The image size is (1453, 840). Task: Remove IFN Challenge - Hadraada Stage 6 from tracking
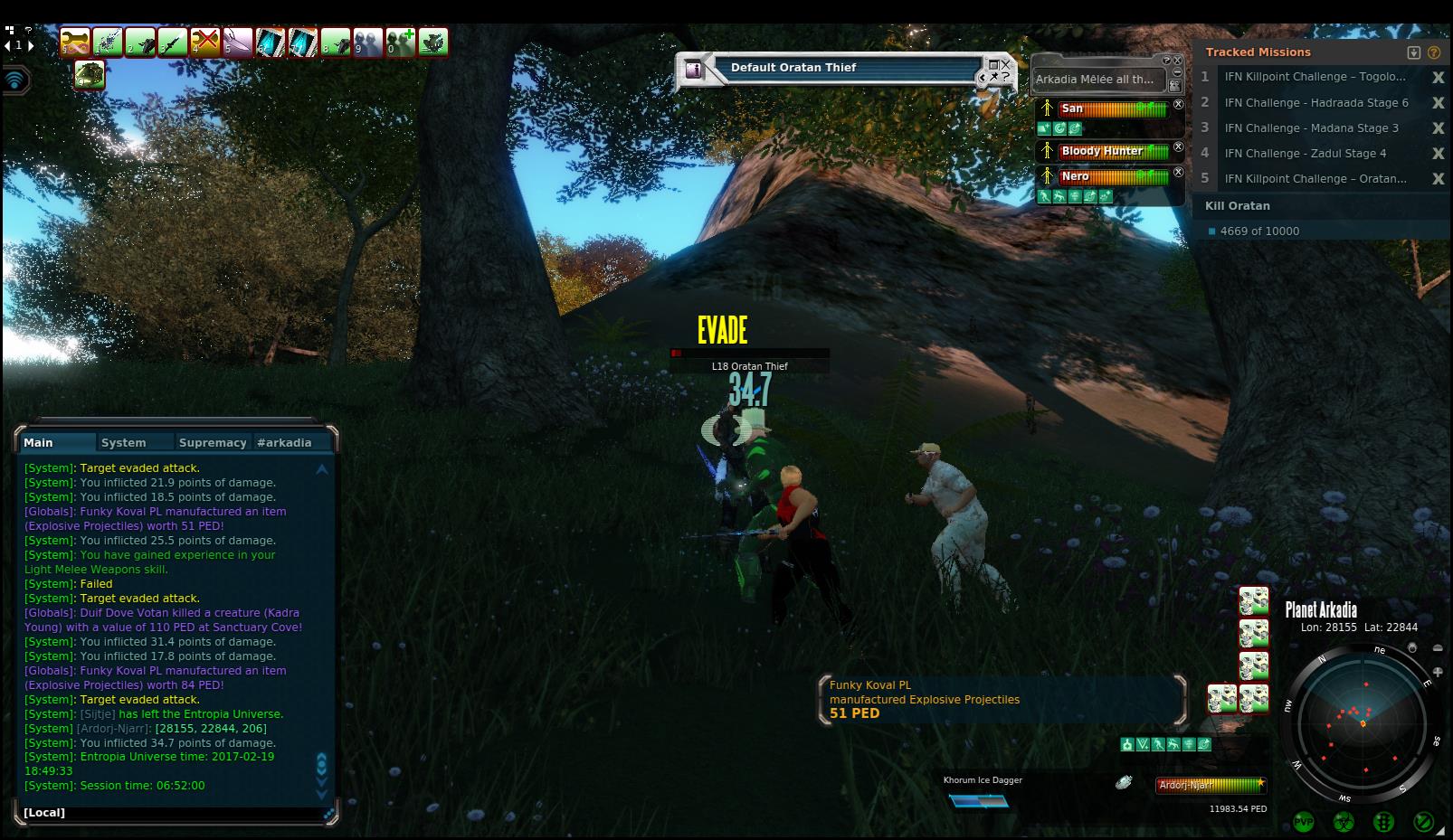(x=1438, y=103)
